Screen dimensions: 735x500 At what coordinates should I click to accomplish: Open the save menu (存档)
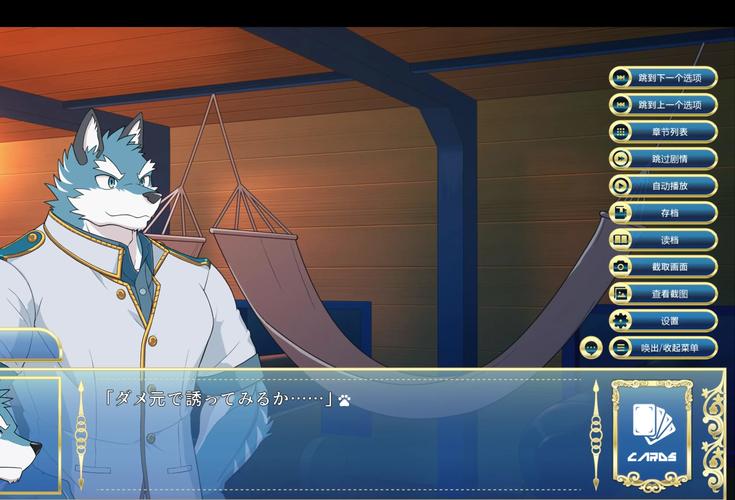tap(663, 213)
